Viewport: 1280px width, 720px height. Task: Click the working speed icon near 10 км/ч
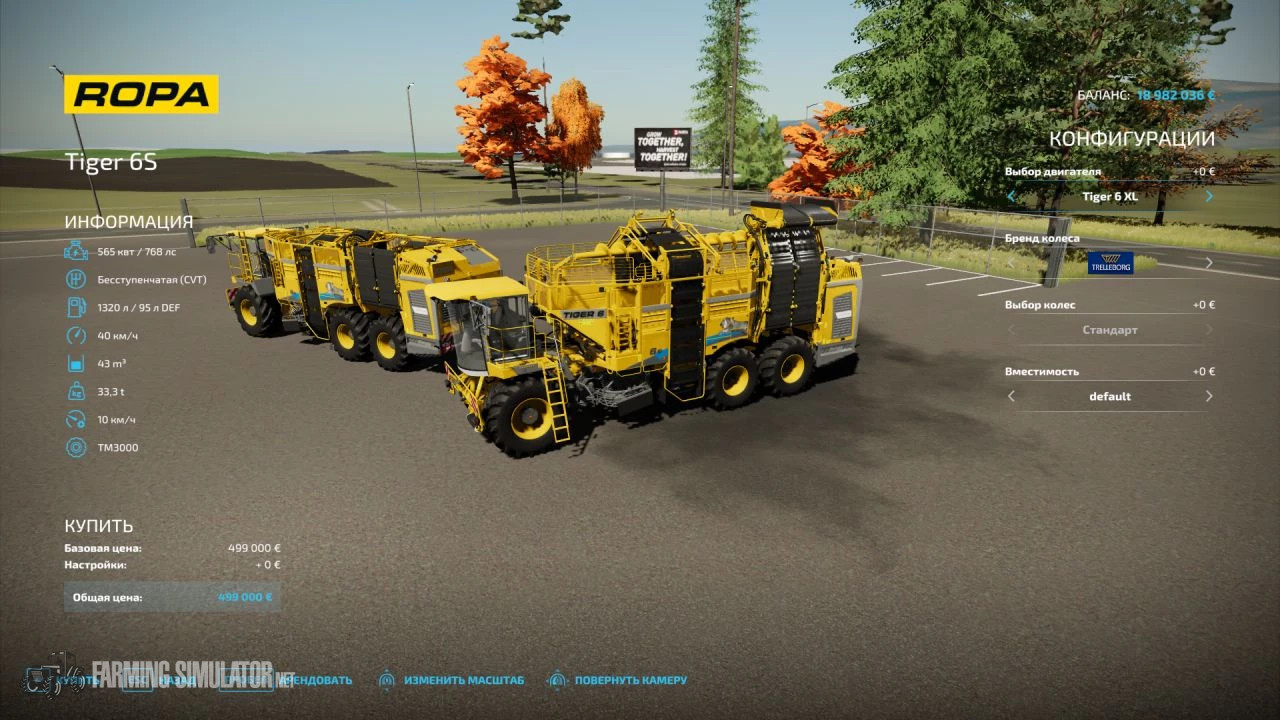76,419
